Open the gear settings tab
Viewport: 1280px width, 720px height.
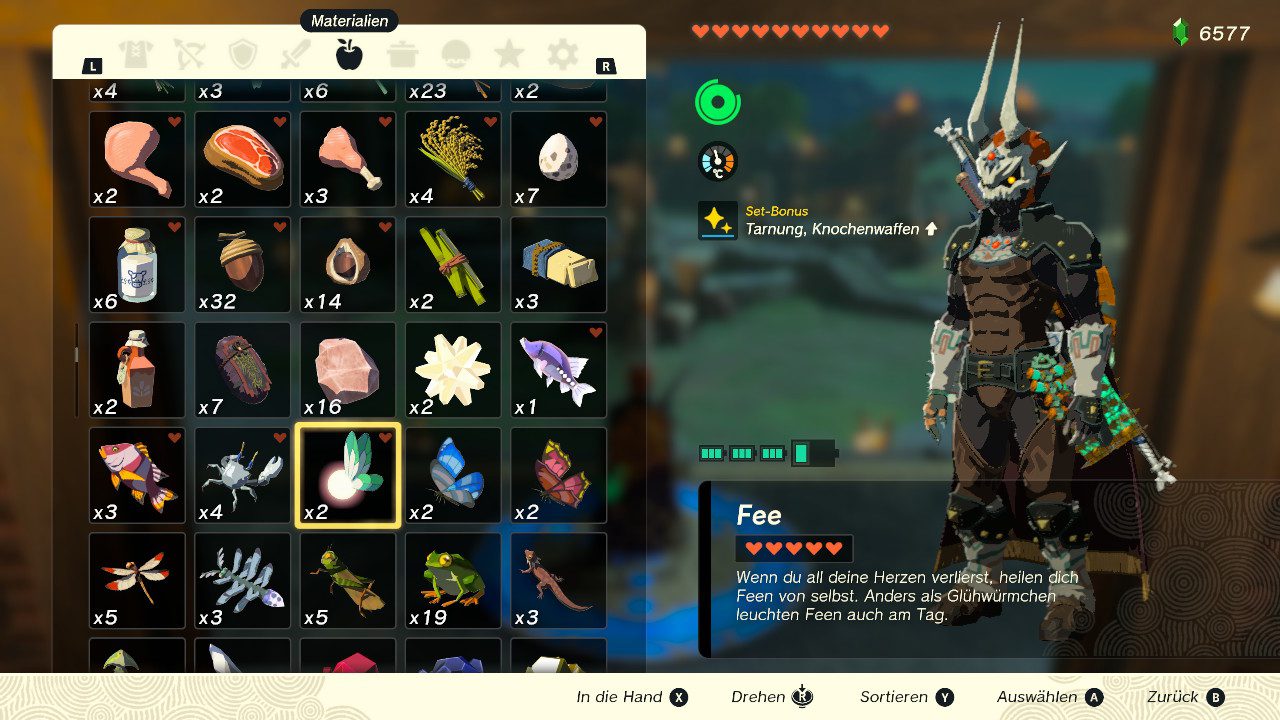(x=562, y=54)
